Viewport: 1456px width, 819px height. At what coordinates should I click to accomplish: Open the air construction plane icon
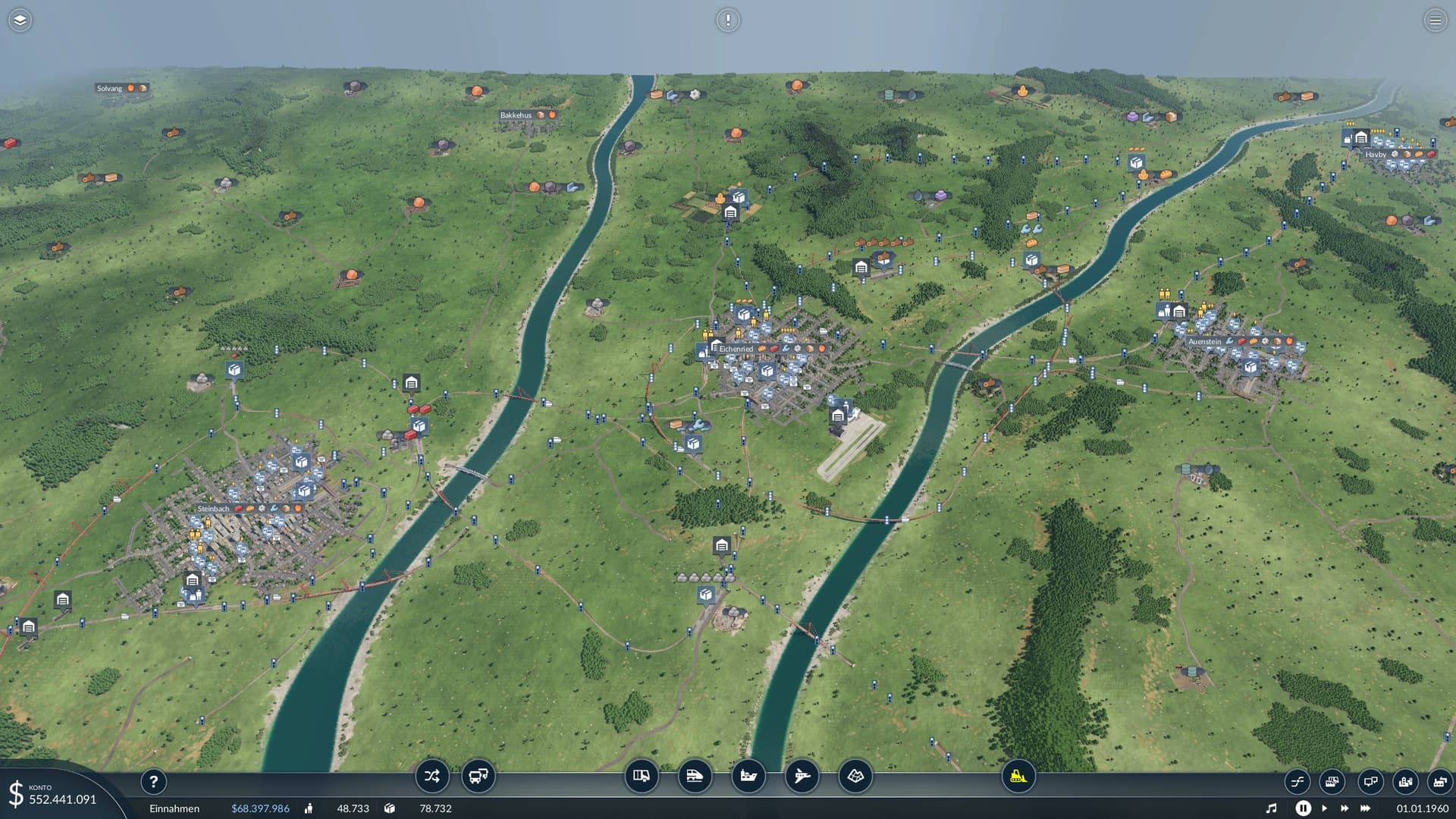[x=802, y=776]
